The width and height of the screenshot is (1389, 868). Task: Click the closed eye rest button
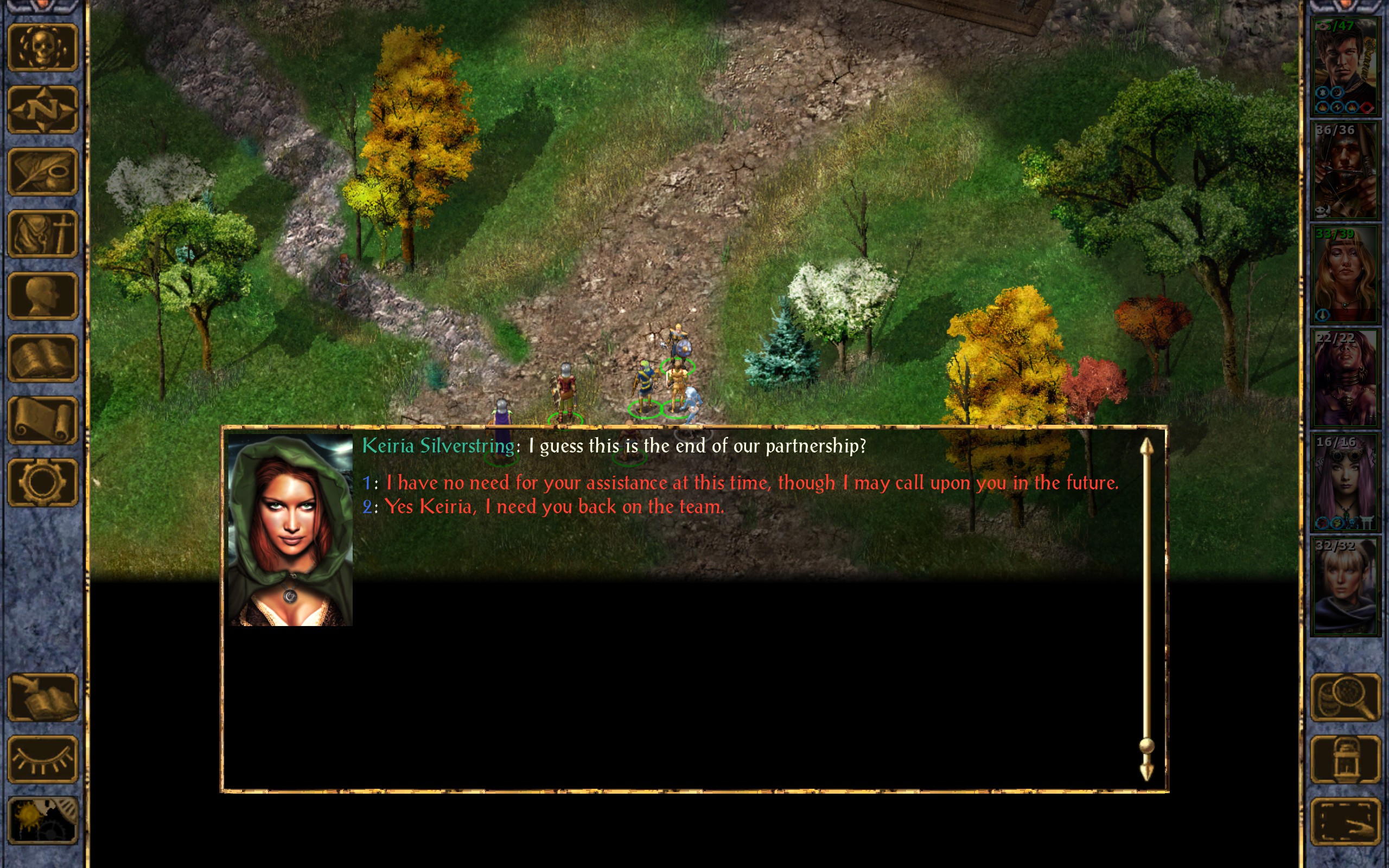(x=42, y=759)
